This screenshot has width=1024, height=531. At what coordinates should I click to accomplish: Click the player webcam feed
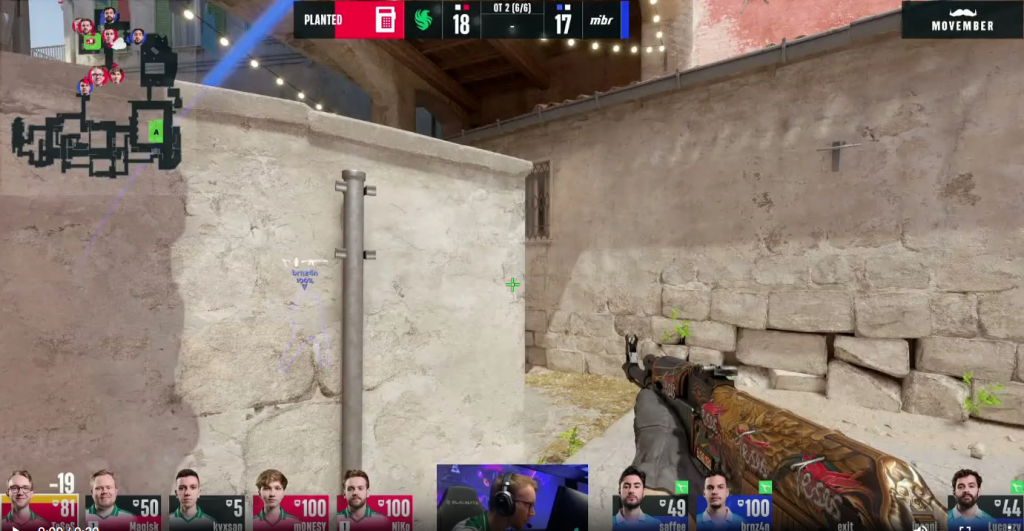pos(512,497)
